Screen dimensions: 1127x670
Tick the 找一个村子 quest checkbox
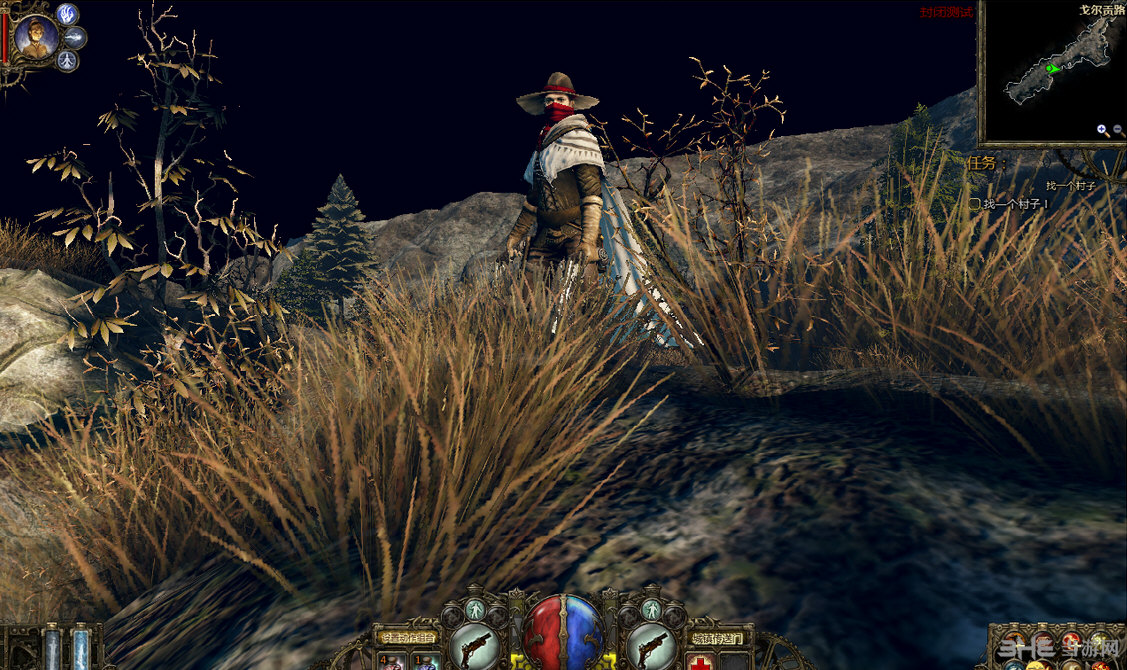point(974,204)
